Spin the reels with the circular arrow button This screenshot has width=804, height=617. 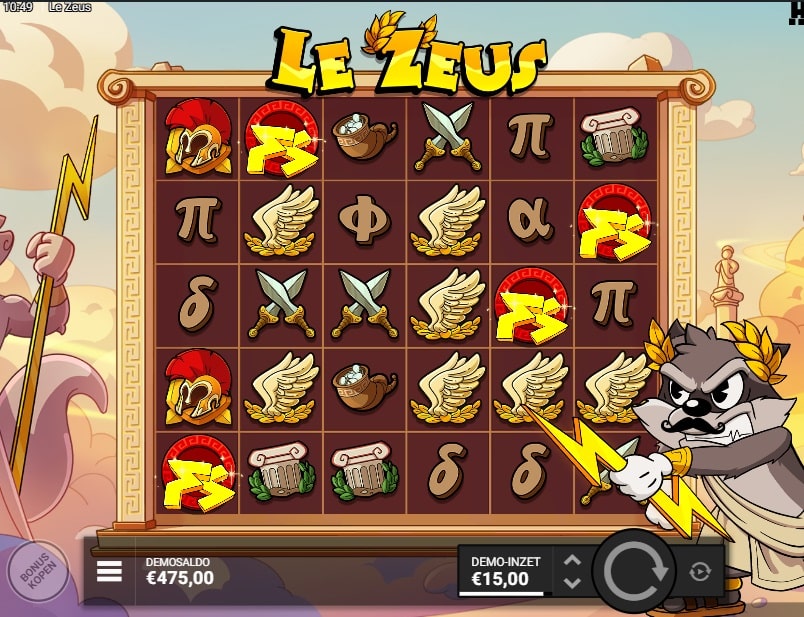click(x=632, y=571)
